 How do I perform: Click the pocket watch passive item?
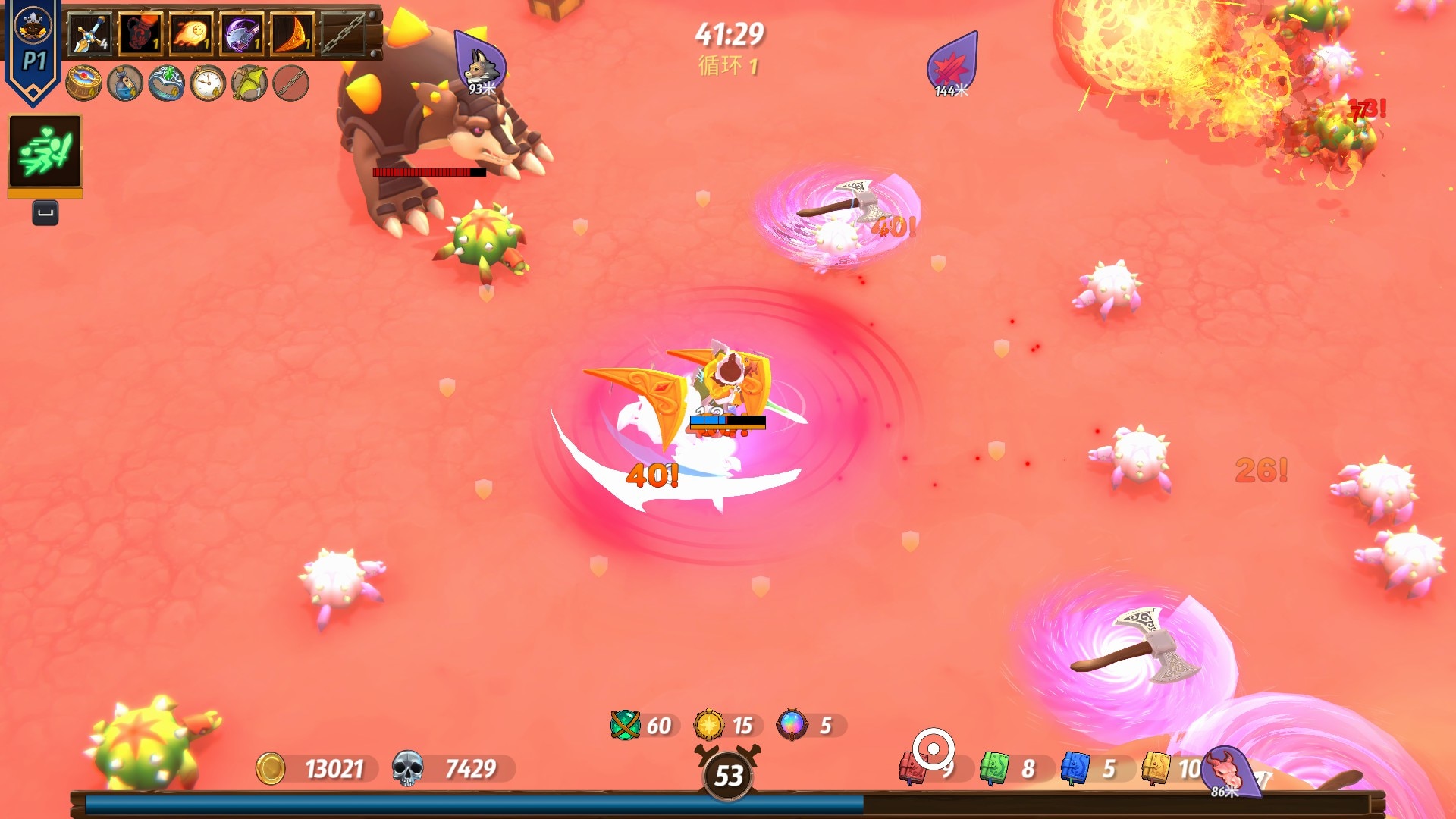[208, 83]
